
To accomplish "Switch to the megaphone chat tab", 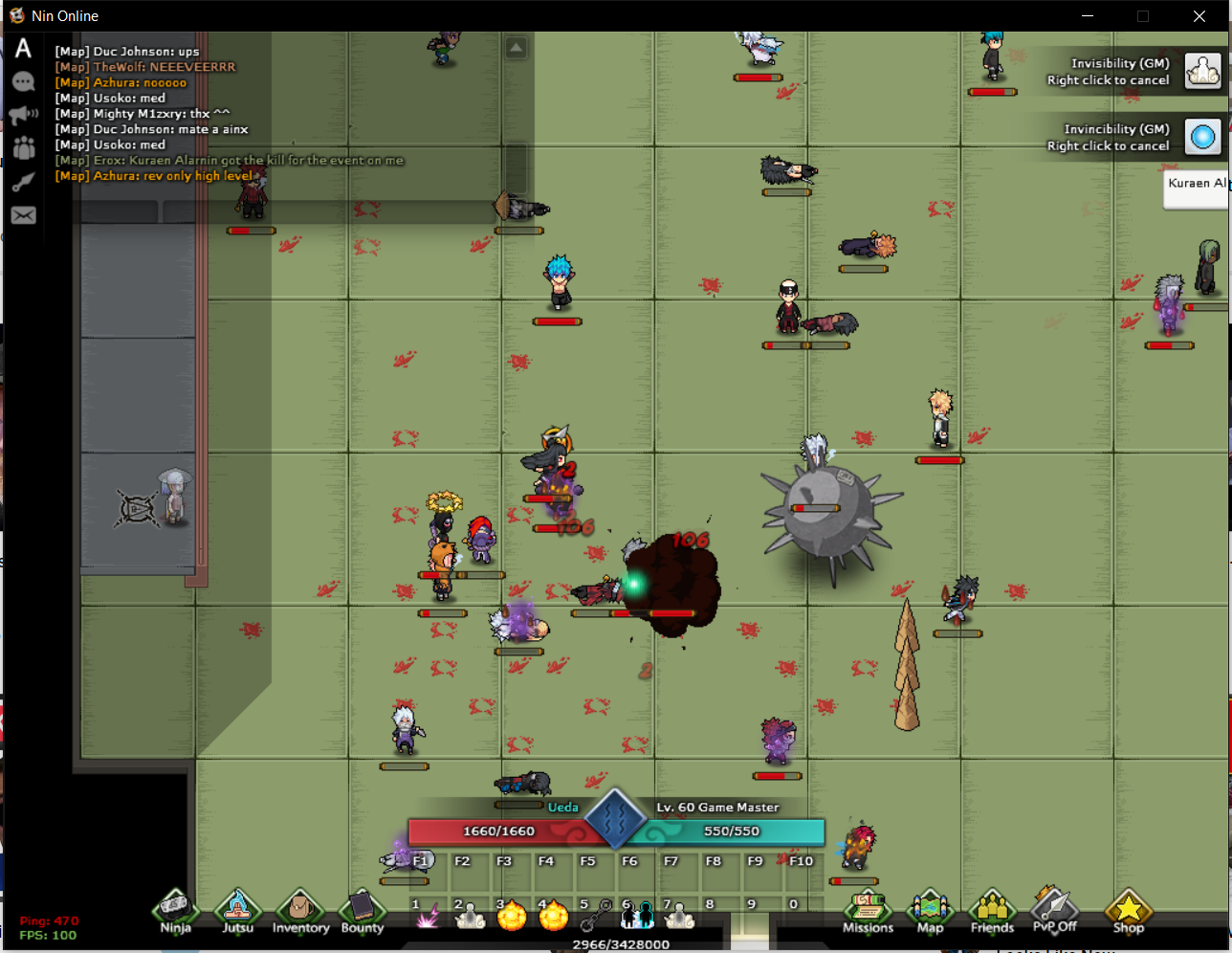I will [24, 116].
